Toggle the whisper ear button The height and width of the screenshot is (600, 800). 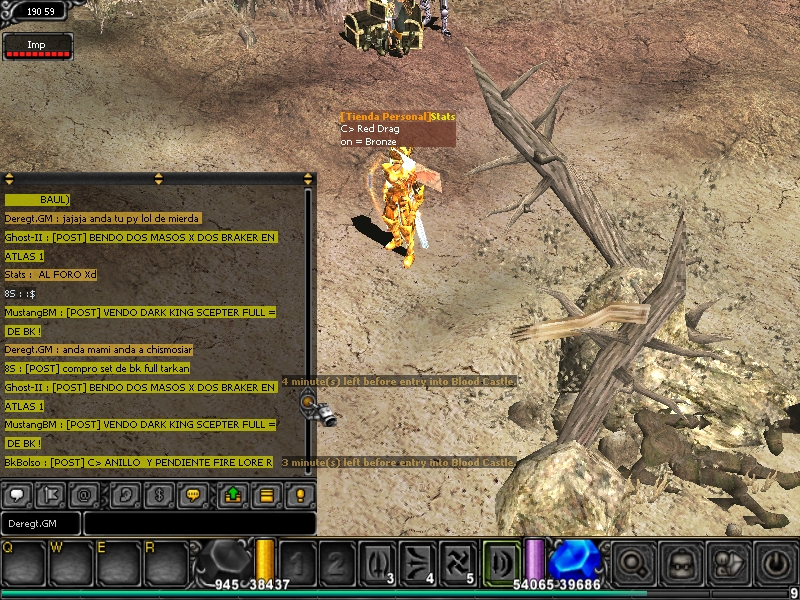coord(127,494)
